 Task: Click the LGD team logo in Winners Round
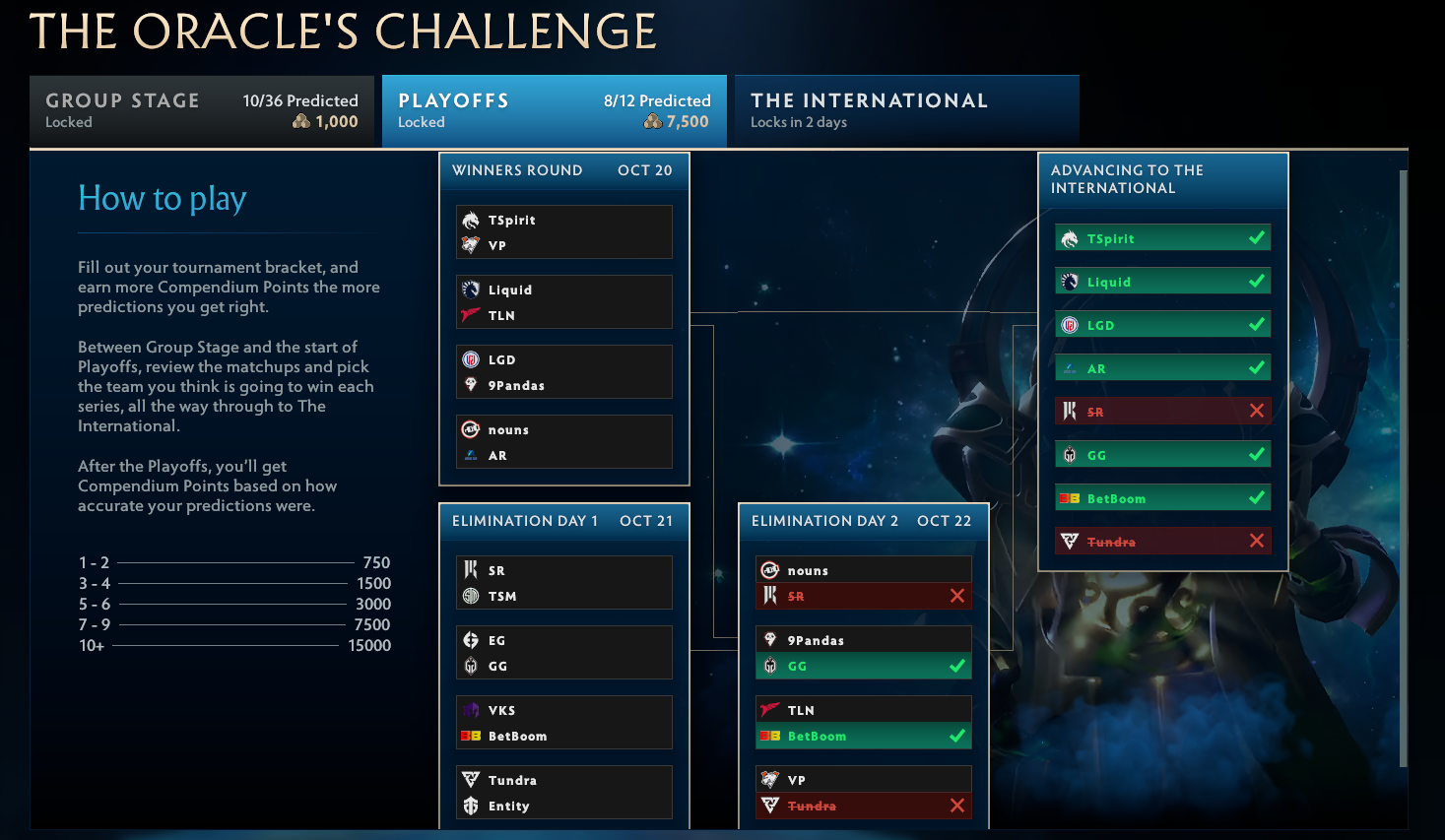click(x=470, y=359)
